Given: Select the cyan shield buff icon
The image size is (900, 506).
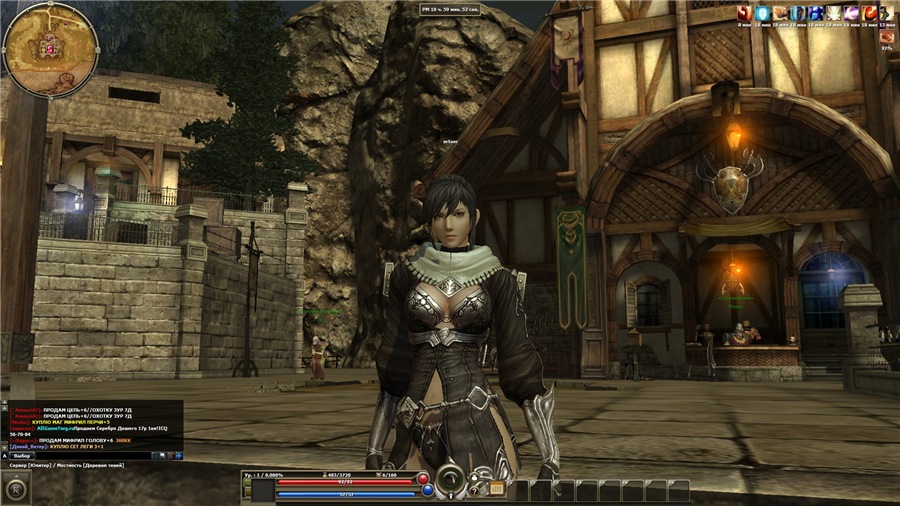Looking at the screenshot, I should 762,13.
